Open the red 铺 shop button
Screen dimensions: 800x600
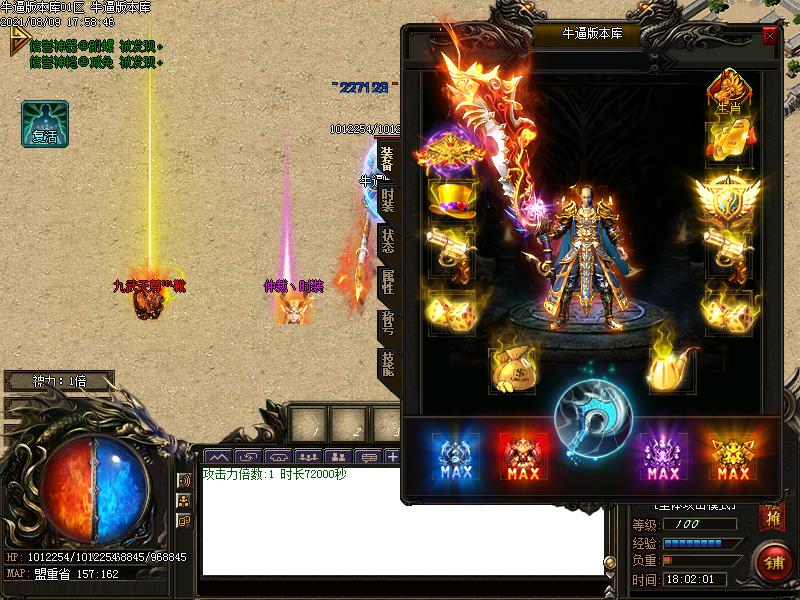(774, 562)
